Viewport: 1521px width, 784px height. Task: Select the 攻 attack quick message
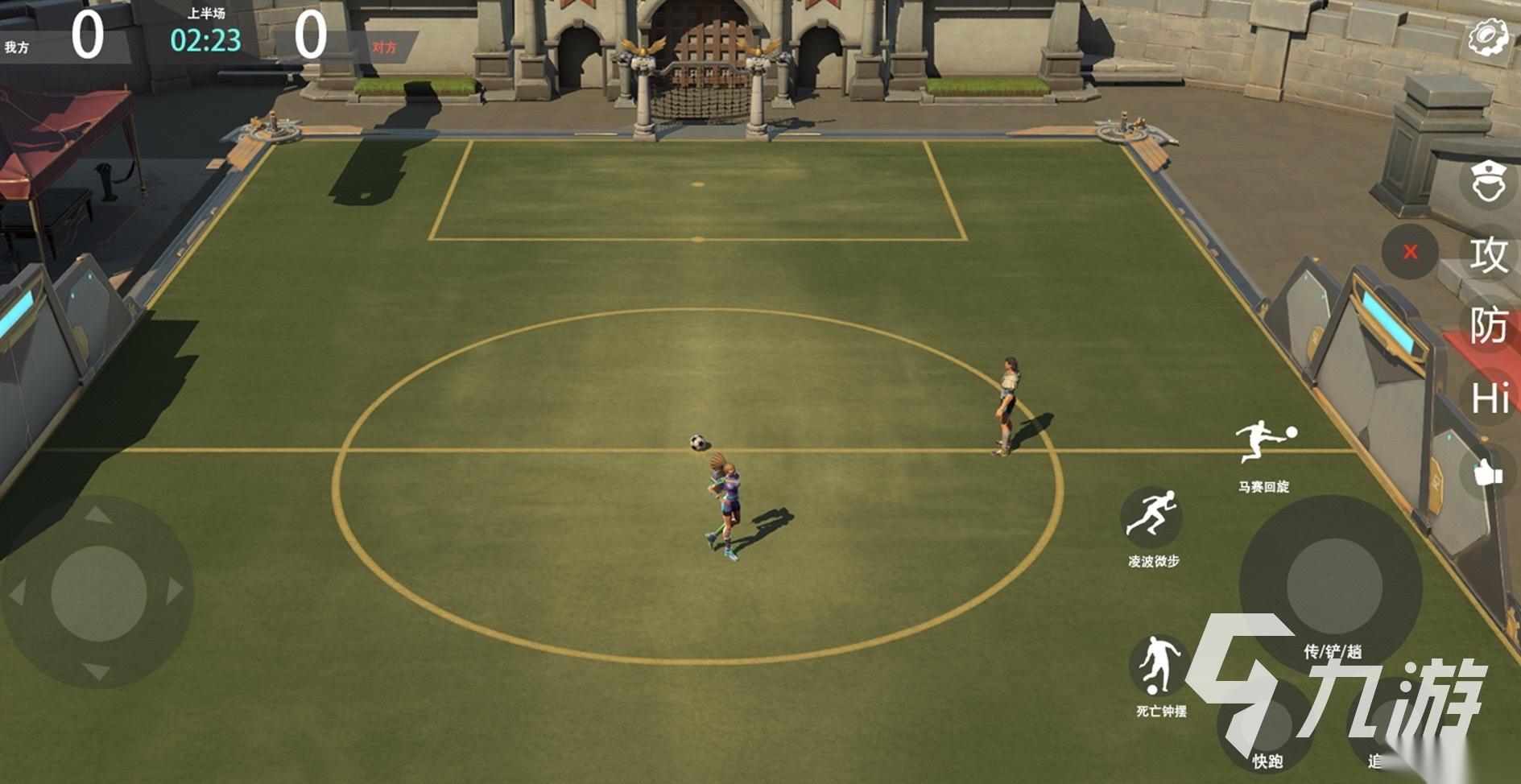tap(1488, 255)
